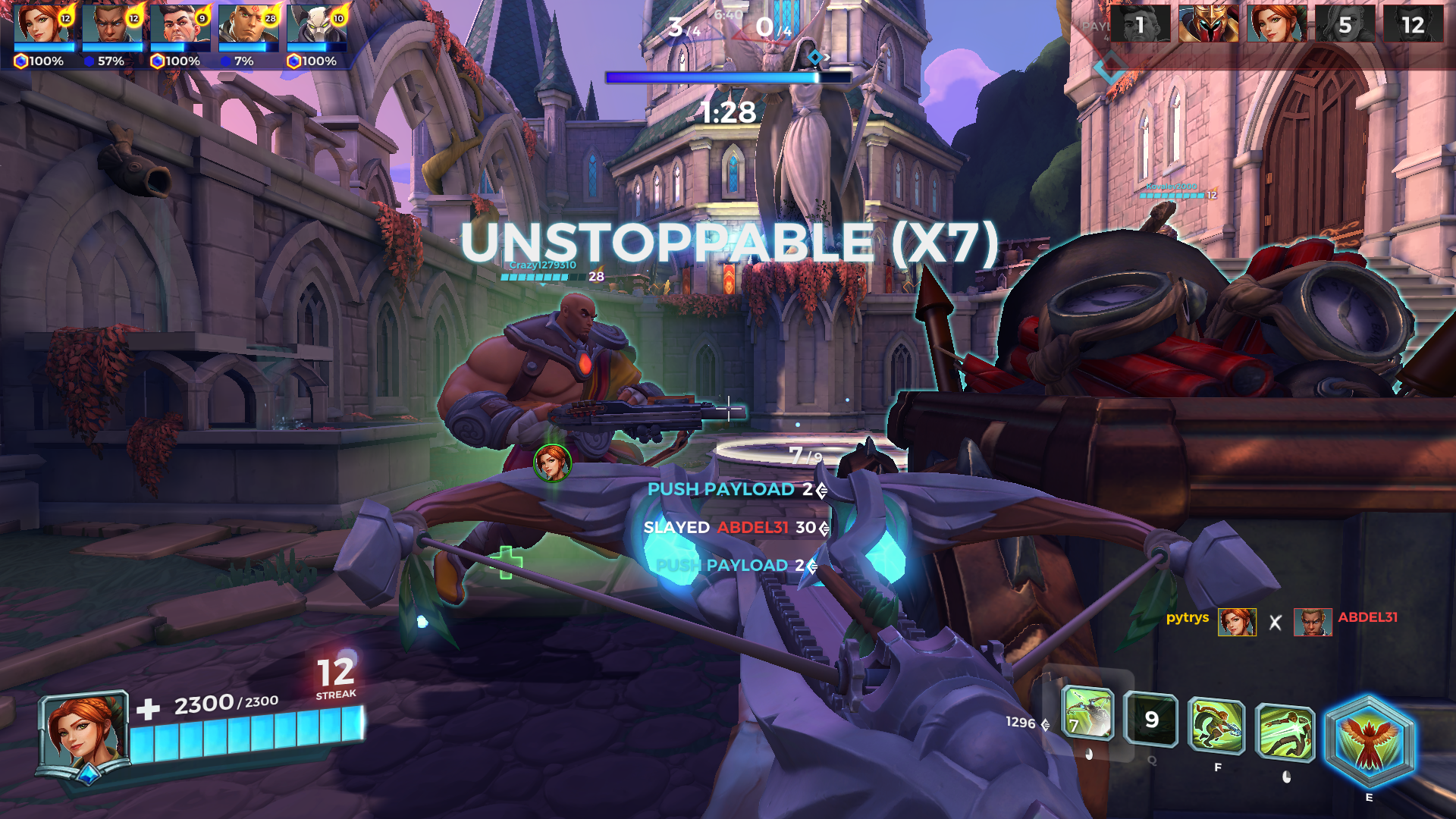
Task: Choose the scarred dark-haired ally portrait with streak 9
Action: point(180,25)
